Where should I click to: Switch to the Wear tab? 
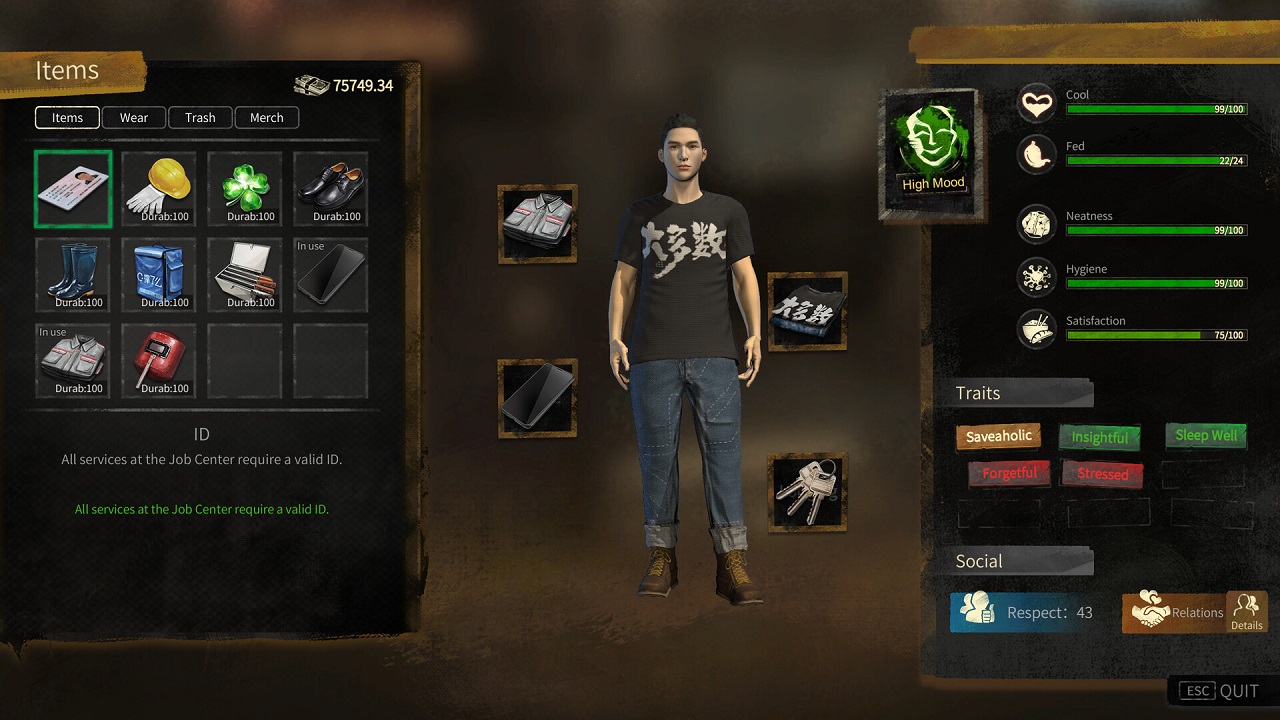[134, 118]
